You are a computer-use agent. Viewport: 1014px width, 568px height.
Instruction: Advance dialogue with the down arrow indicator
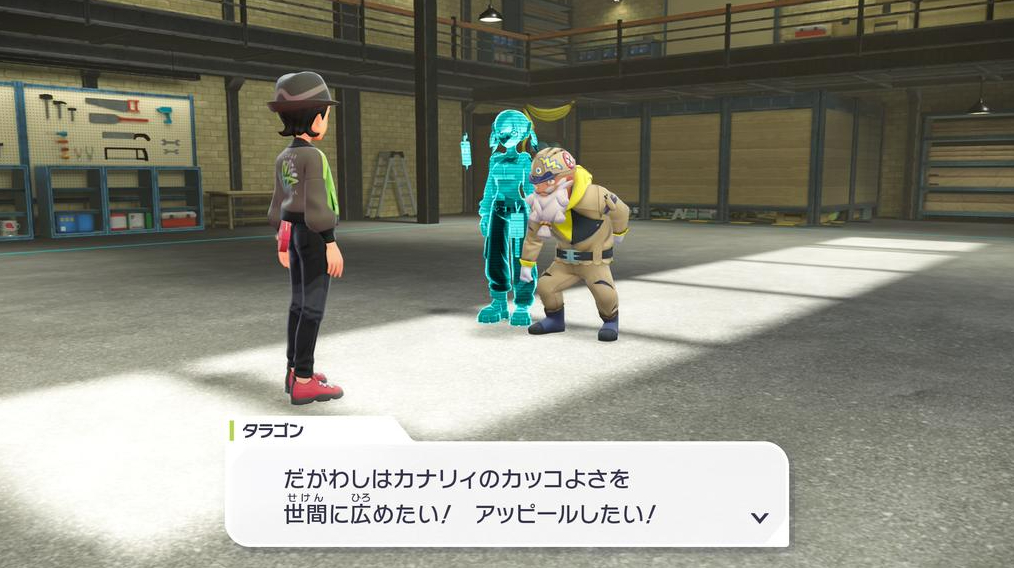point(759,517)
